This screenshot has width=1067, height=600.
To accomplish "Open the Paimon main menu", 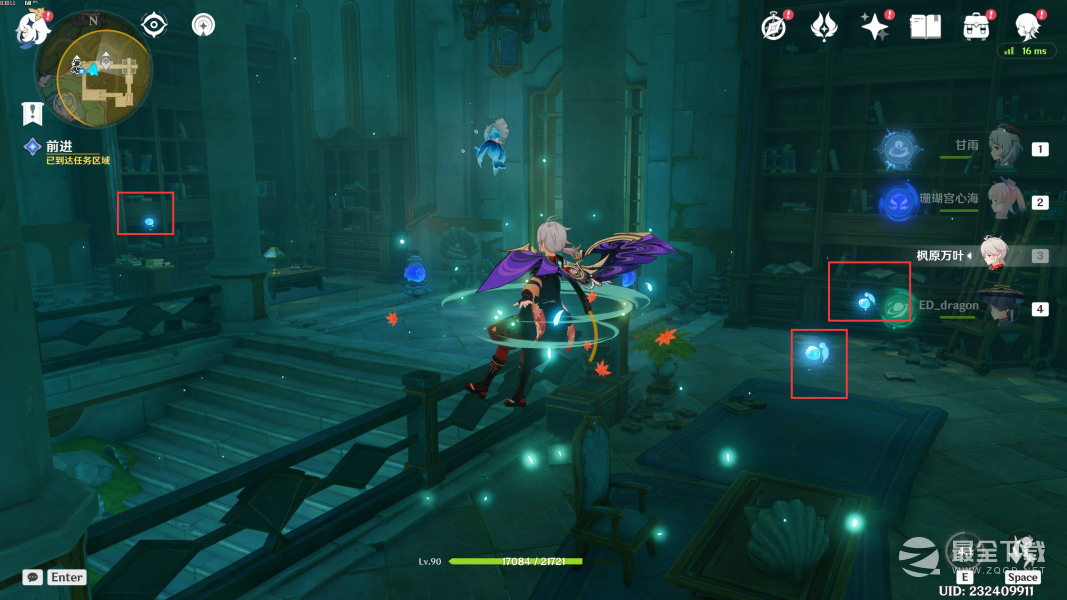I will [x=32, y=29].
